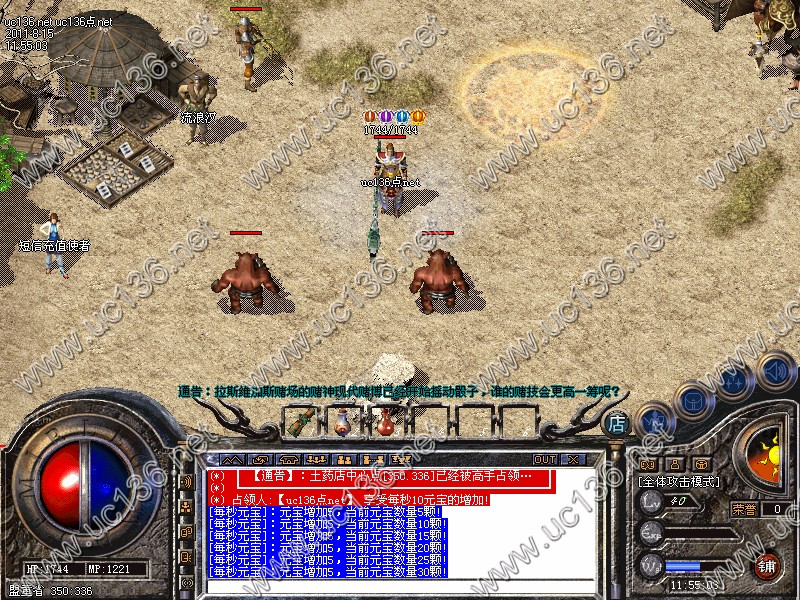800x600 pixels.
Task: Use the scroll item in belt slot
Action: pyautogui.click(x=299, y=423)
